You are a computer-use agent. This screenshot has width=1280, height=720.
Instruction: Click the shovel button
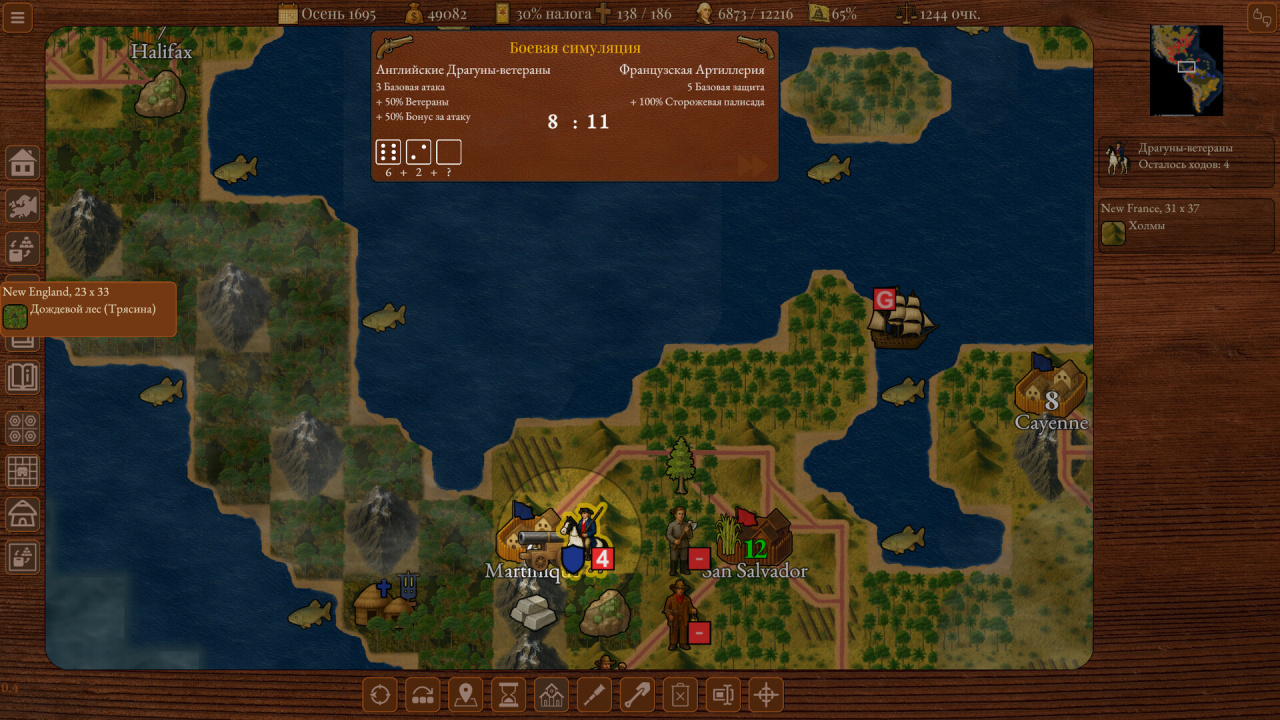[x=637, y=695]
